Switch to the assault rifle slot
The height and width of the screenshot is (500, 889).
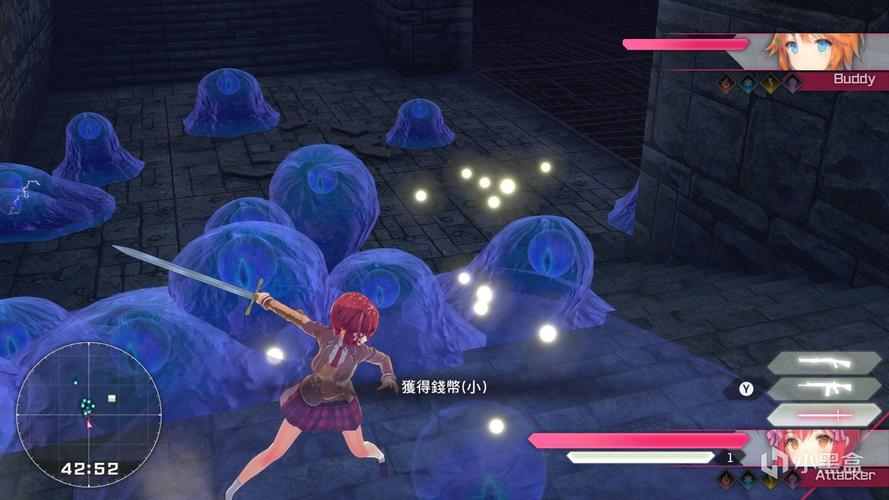[x=824, y=389]
